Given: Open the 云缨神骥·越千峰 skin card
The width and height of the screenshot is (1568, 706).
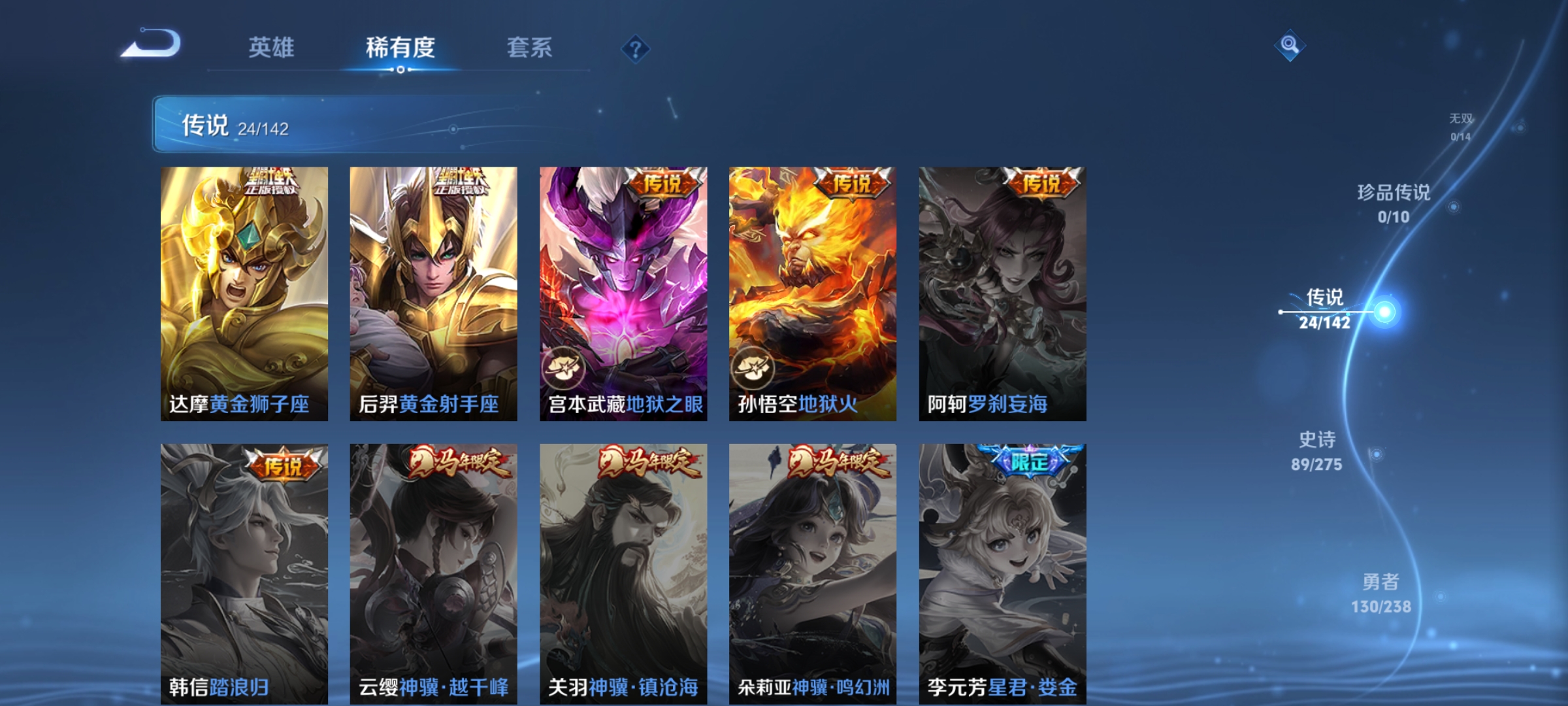Looking at the screenshot, I should [433, 575].
